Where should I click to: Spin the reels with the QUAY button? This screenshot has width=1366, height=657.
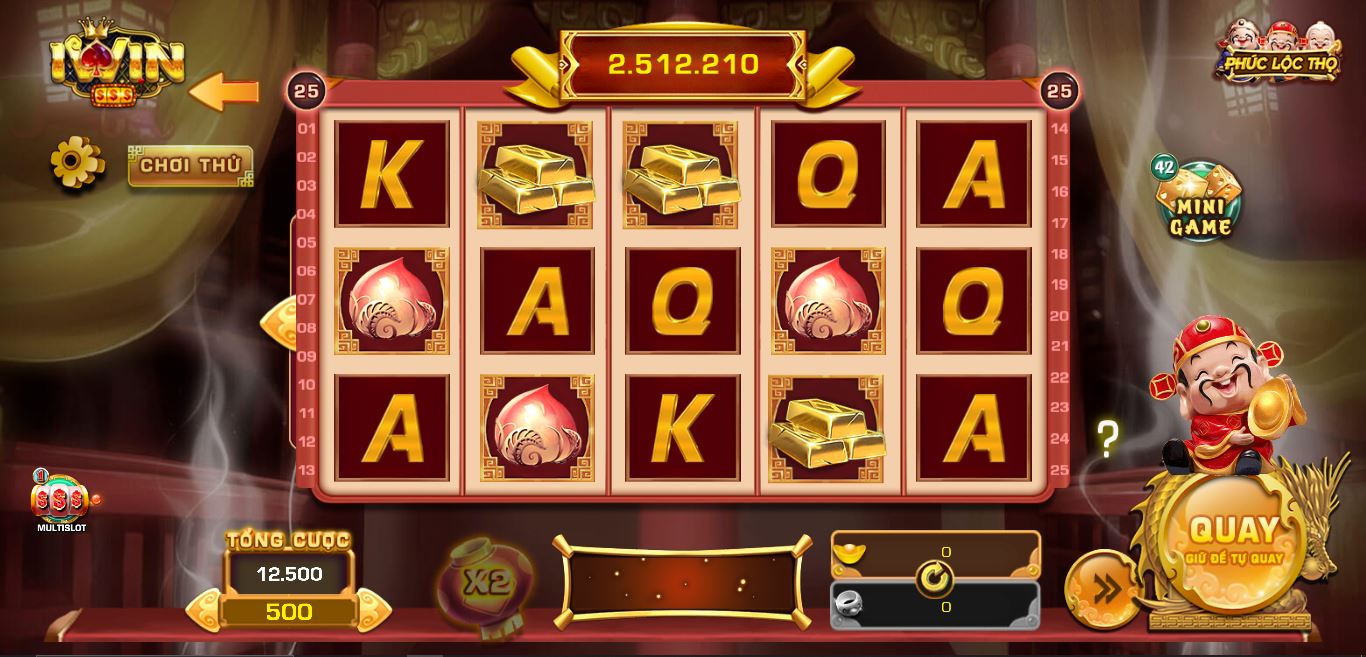pyautogui.click(x=1233, y=540)
